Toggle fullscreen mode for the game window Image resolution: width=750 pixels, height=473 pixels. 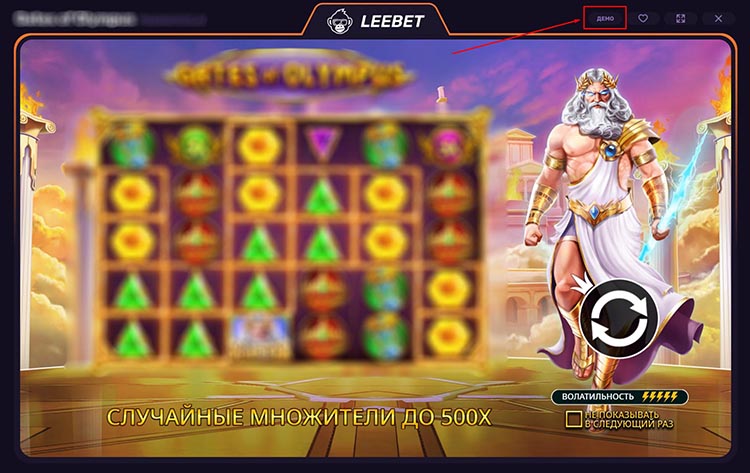coord(680,18)
